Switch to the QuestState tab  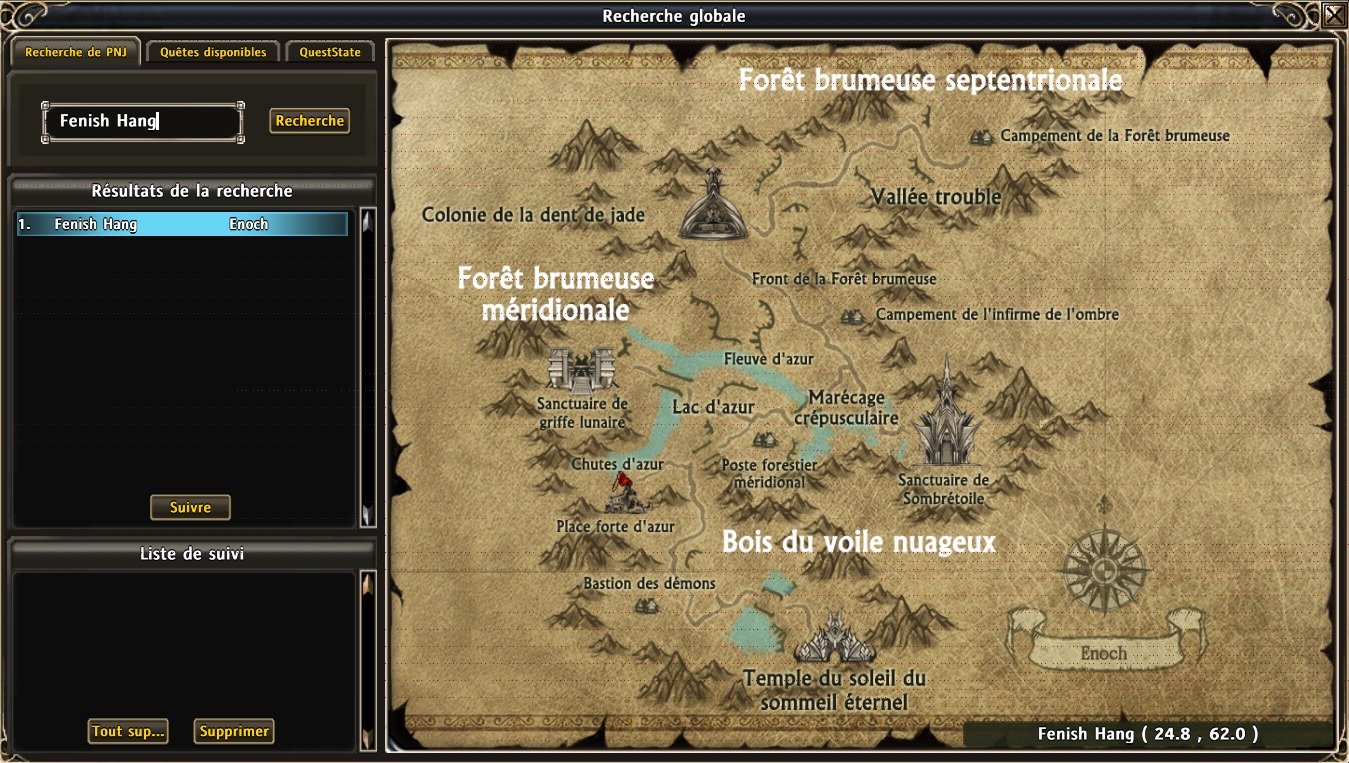(330, 52)
